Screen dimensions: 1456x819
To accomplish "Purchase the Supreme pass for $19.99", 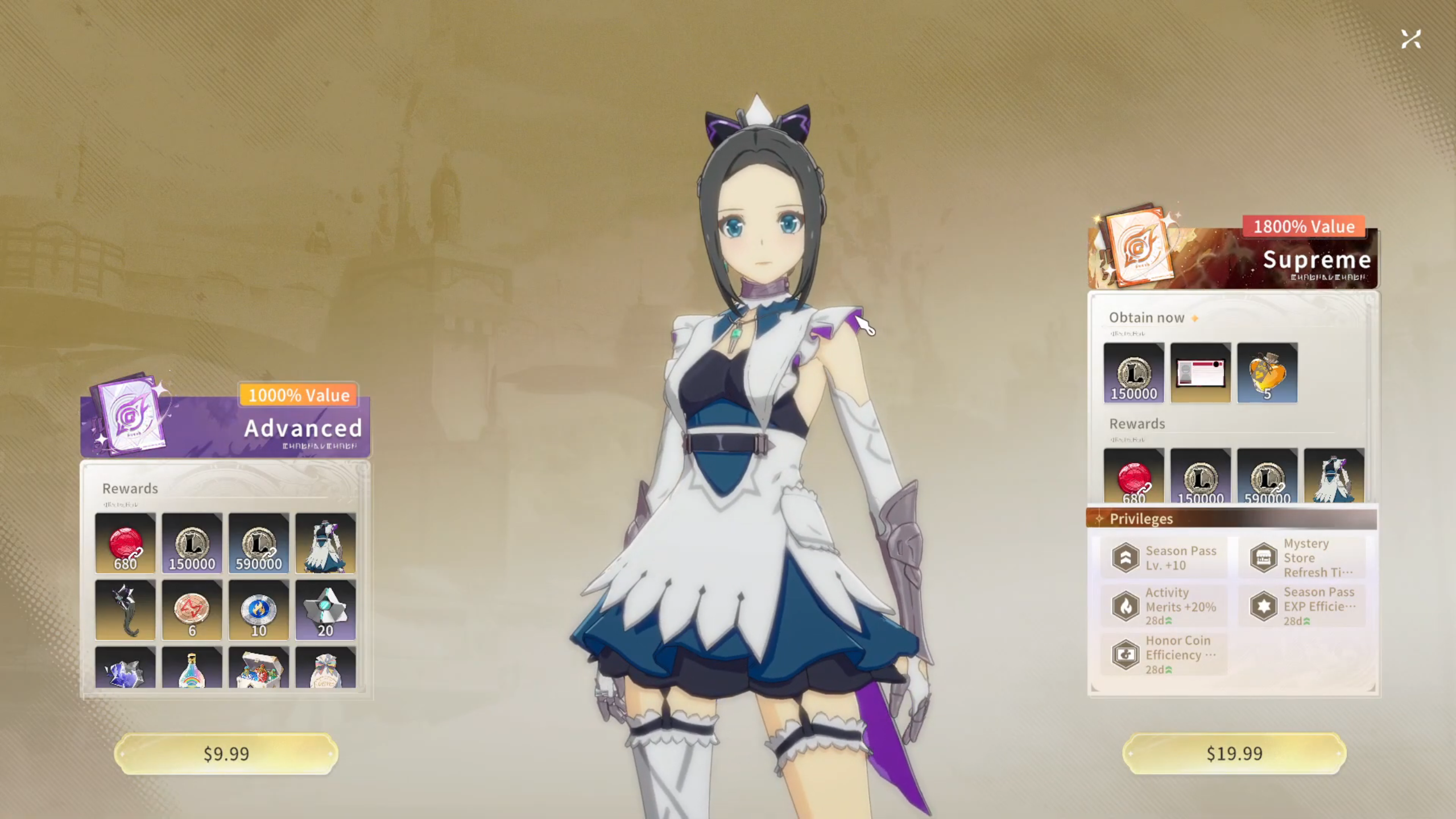I will 1234,754.
